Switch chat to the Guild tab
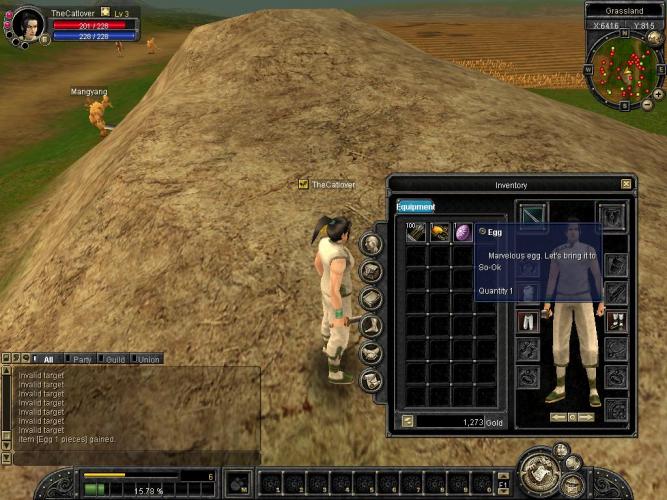Screen dimensions: 667x500 coord(115,359)
